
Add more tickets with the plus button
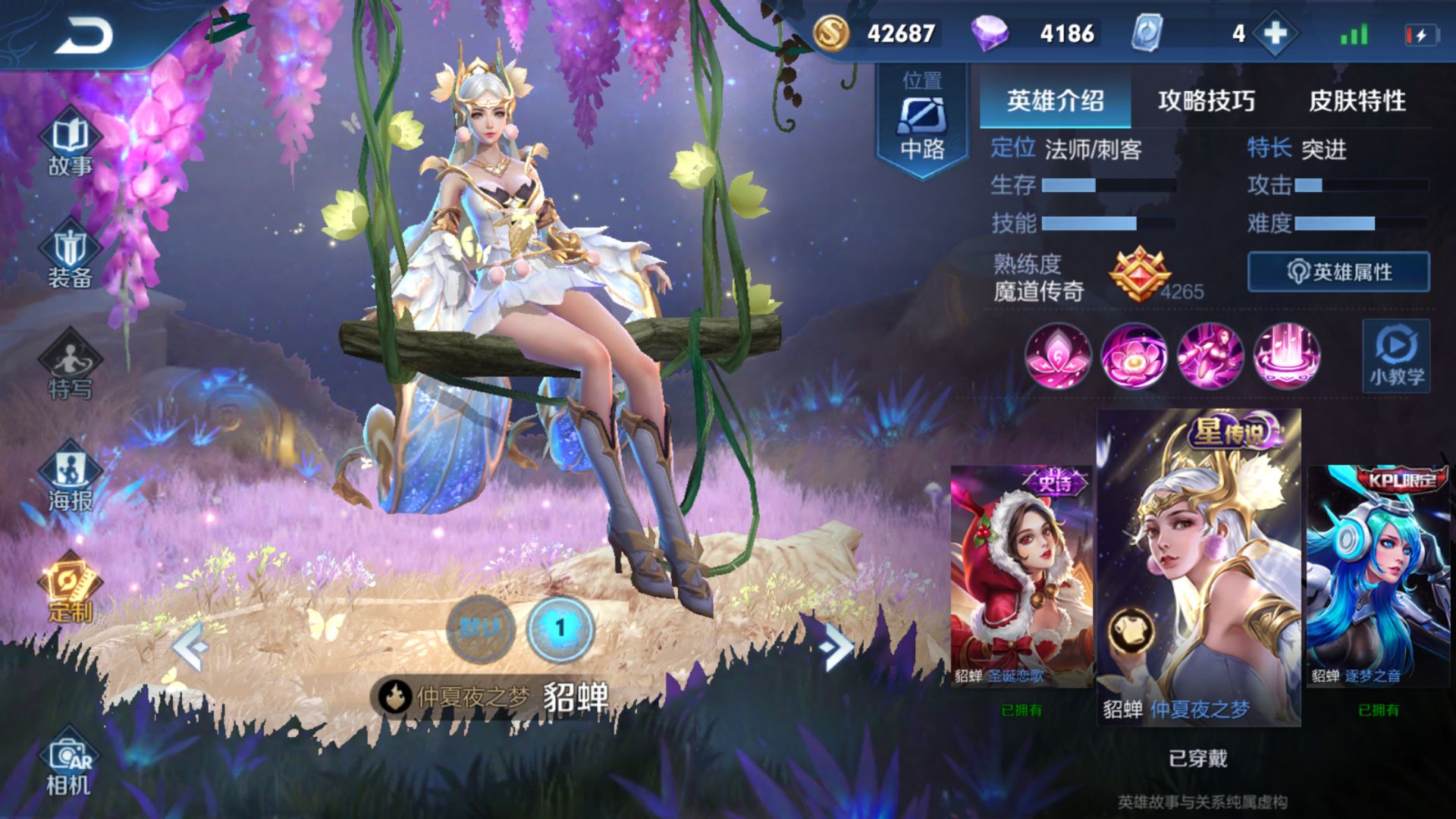(x=1276, y=33)
